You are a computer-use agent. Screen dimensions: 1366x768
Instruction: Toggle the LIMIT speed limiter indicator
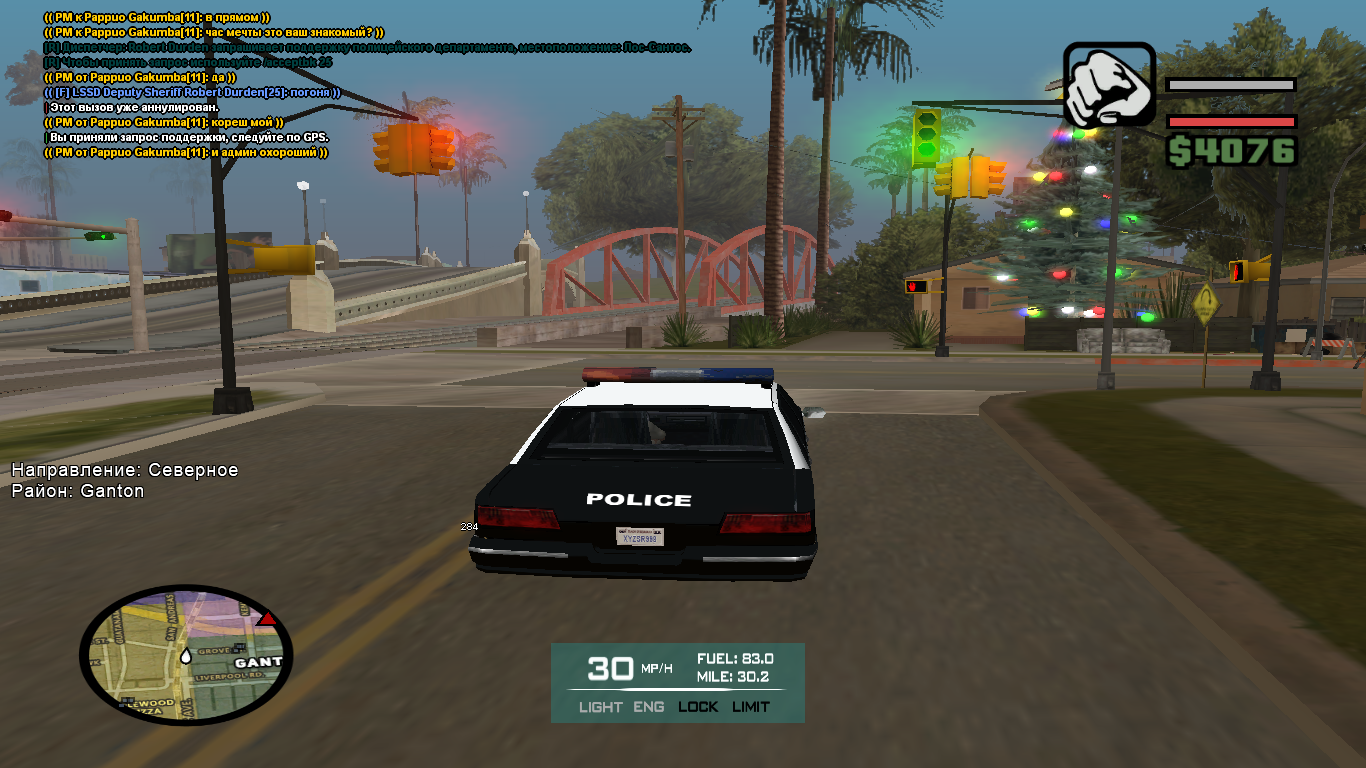pyautogui.click(x=751, y=707)
